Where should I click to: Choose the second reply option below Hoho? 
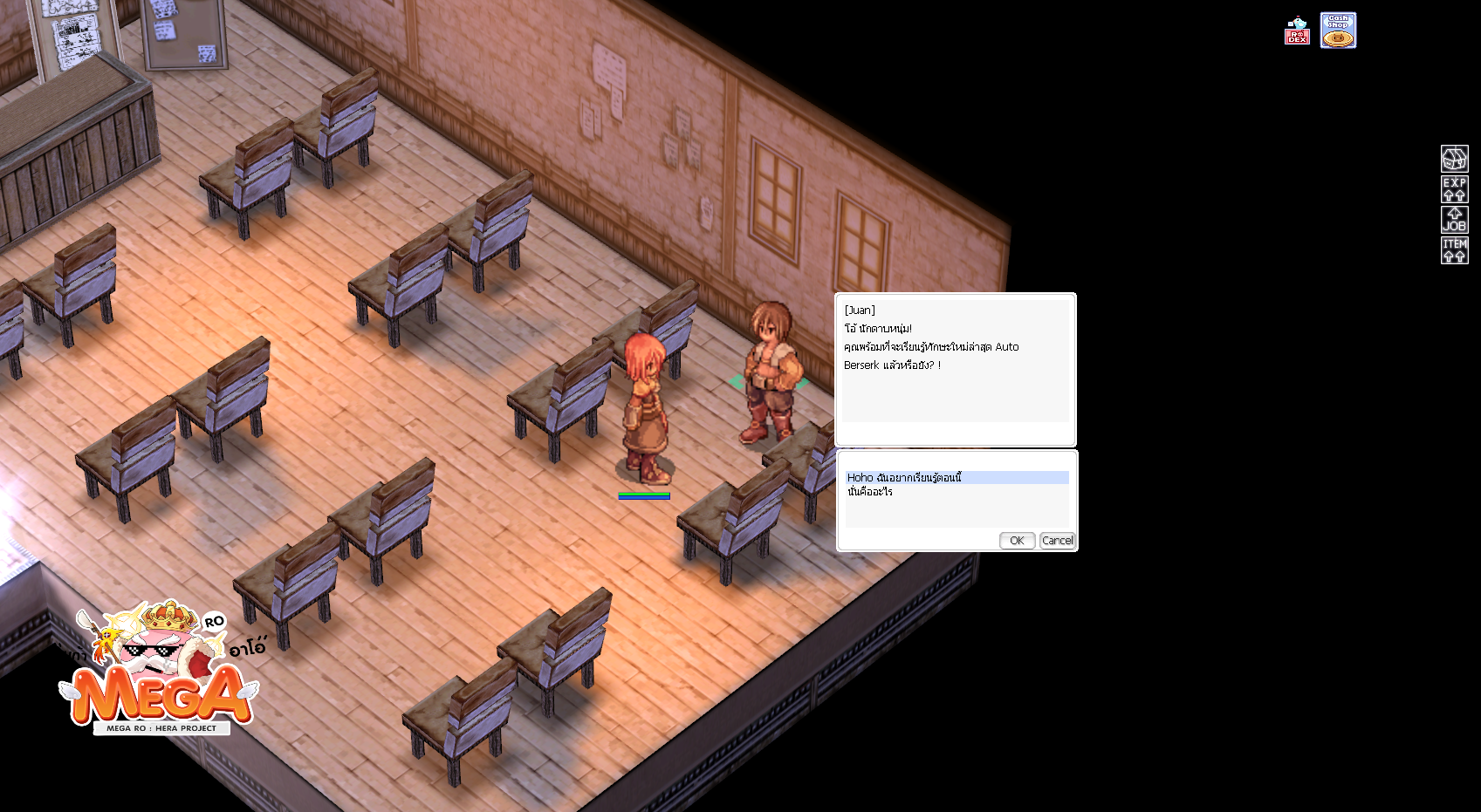(x=870, y=492)
